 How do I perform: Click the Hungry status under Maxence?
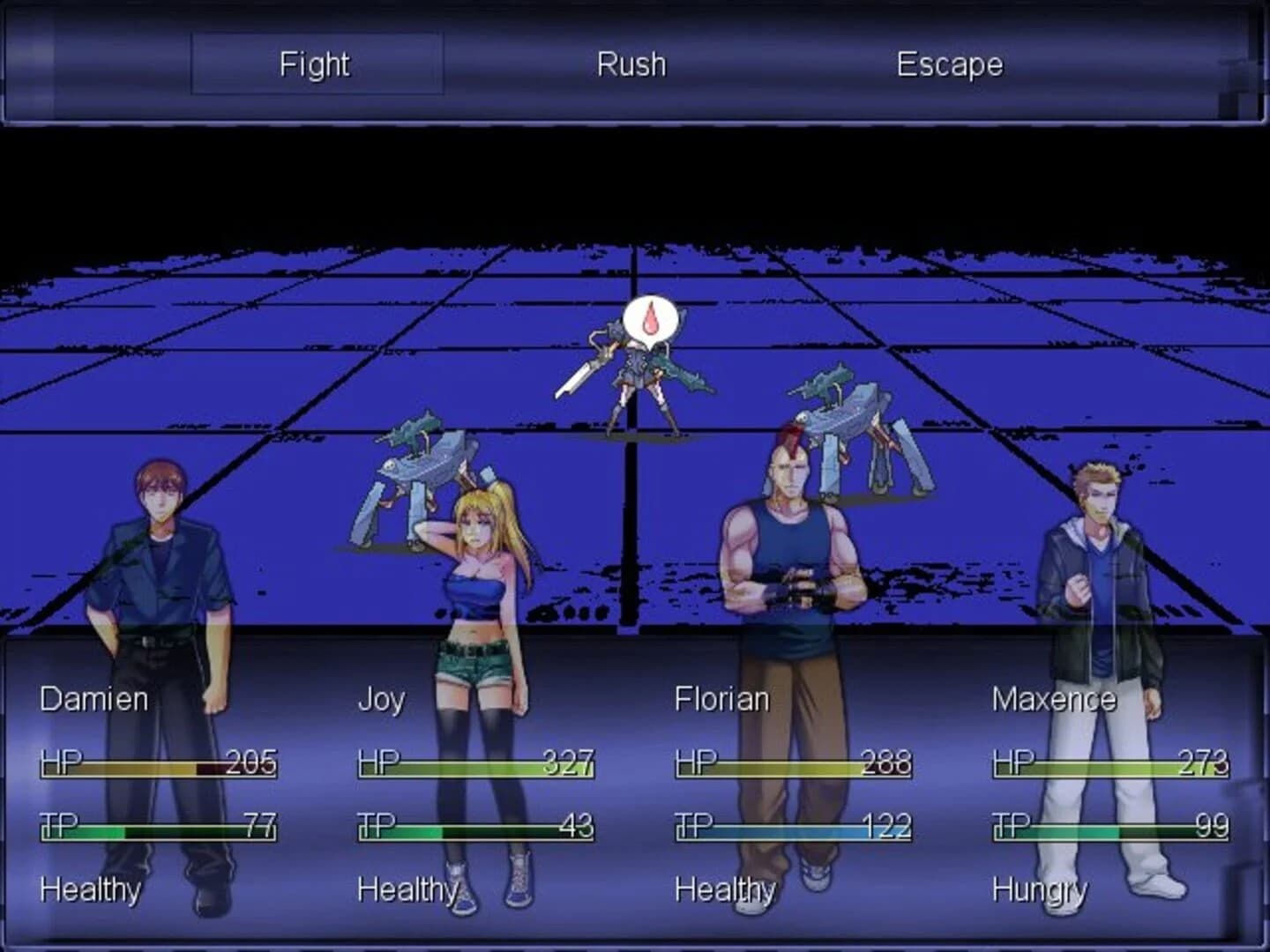[x=1039, y=890]
